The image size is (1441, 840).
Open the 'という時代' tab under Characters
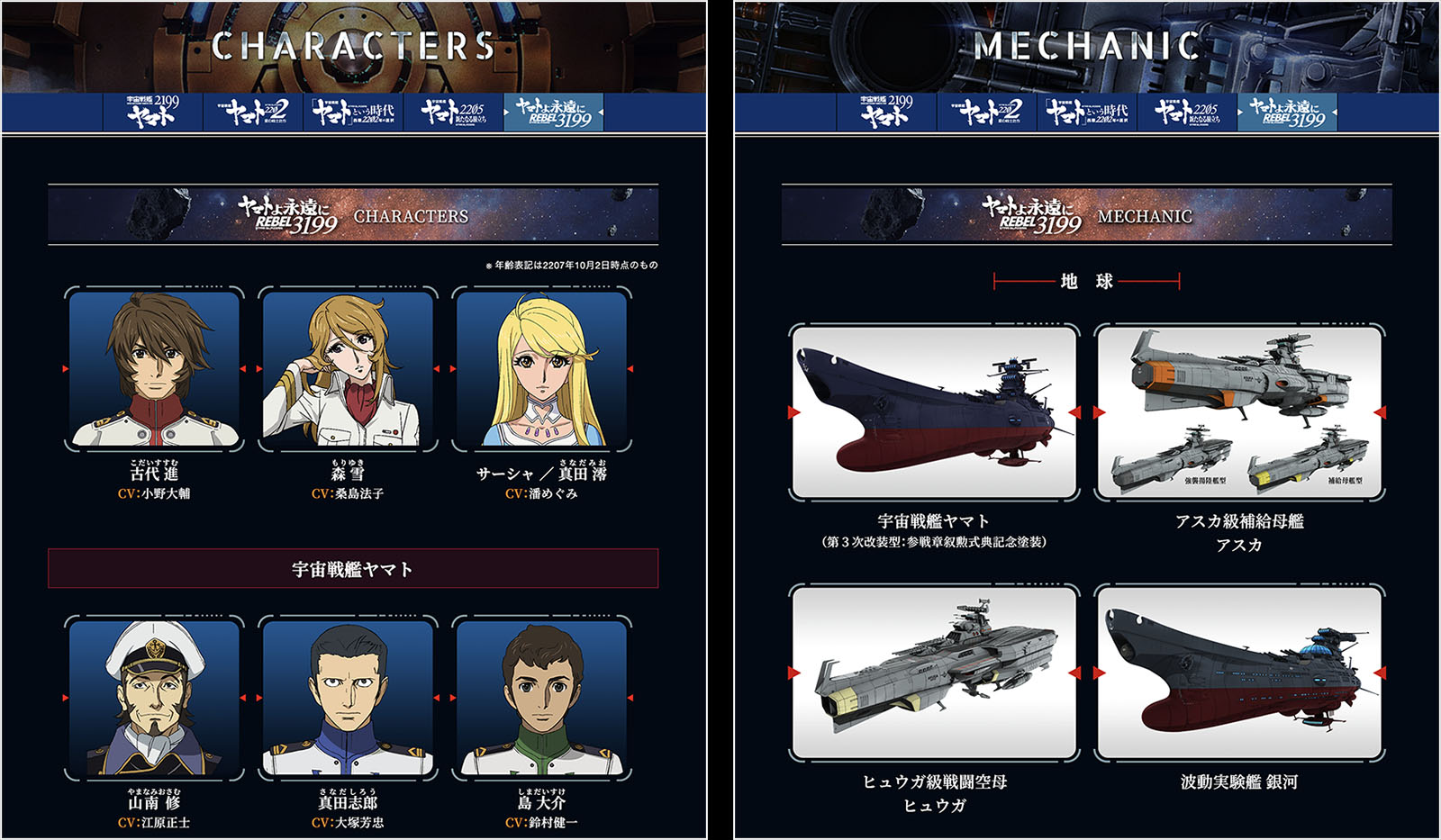click(x=354, y=113)
